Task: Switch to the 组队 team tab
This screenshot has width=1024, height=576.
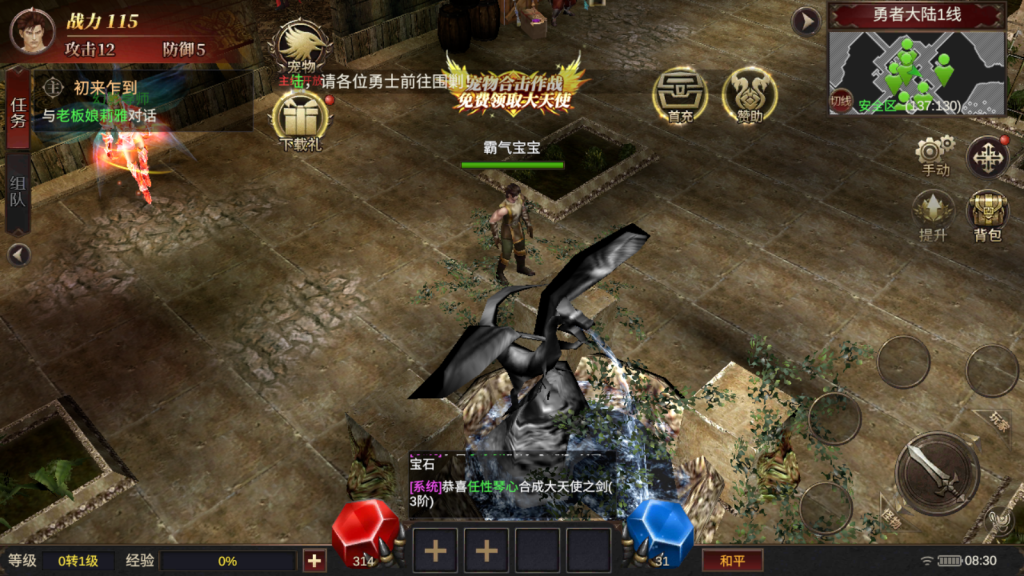Action: coord(18,191)
